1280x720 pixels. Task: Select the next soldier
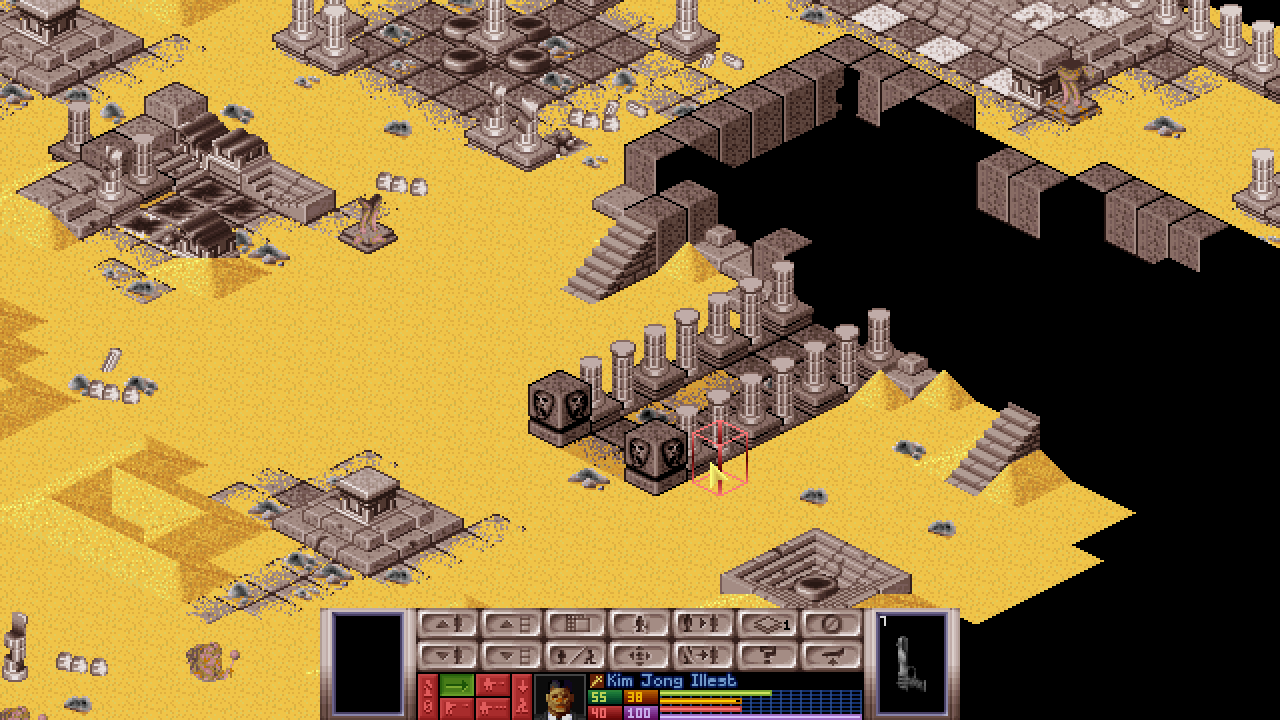pyautogui.click(x=704, y=624)
